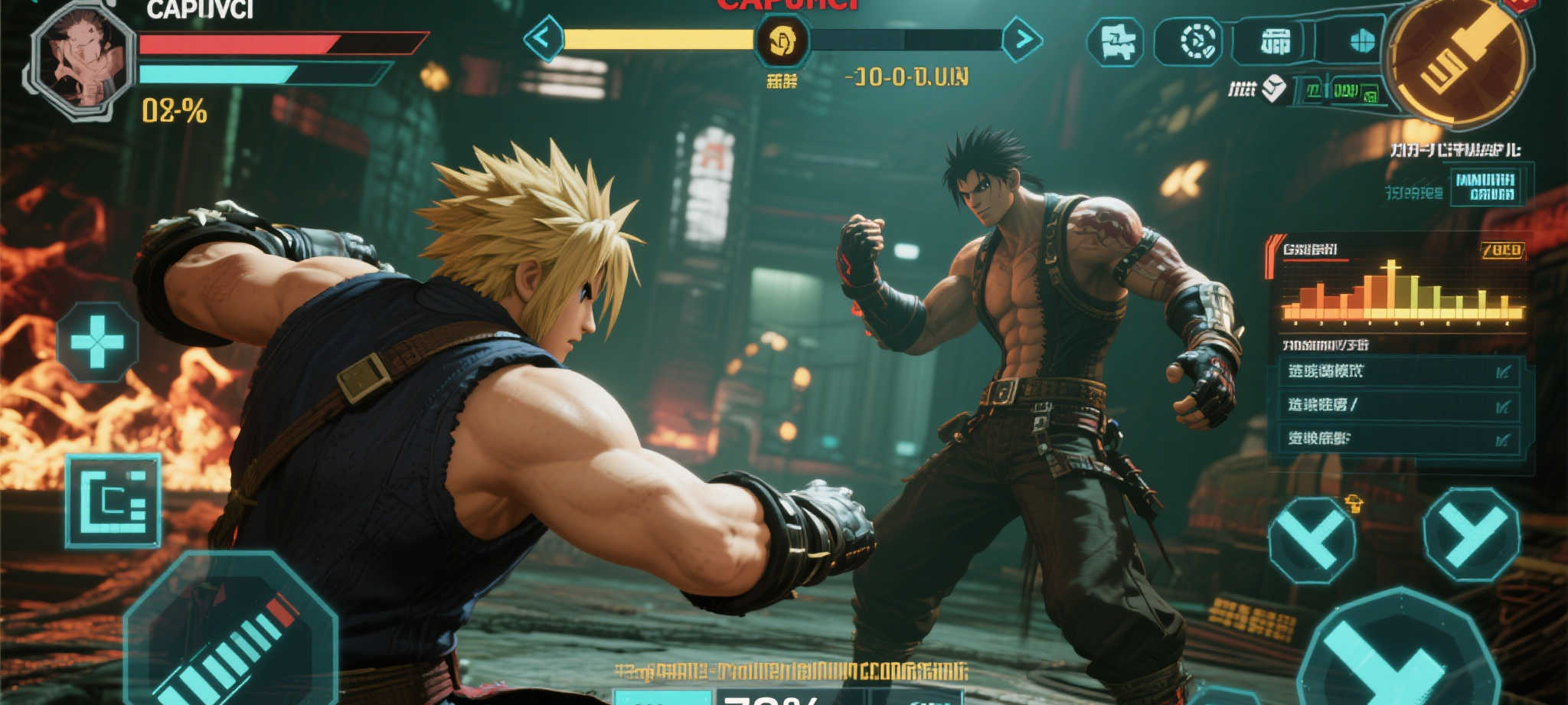The height and width of the screenshot is (705, 1568).
Task: Select the dashed circle play icon
Action: coord(1198,41)
